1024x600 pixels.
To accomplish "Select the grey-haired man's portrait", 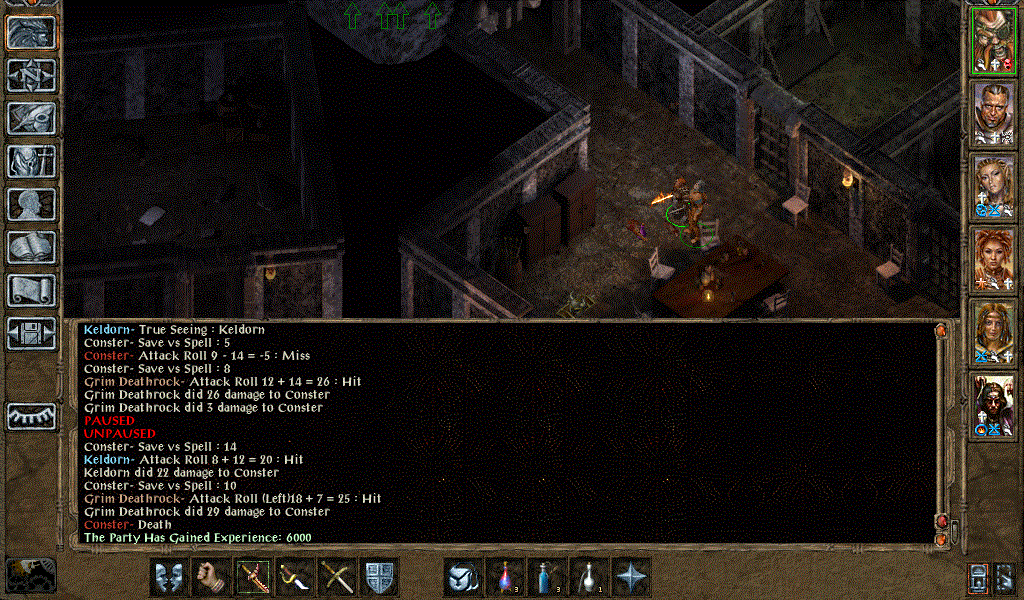I will (x=993, y=113).
